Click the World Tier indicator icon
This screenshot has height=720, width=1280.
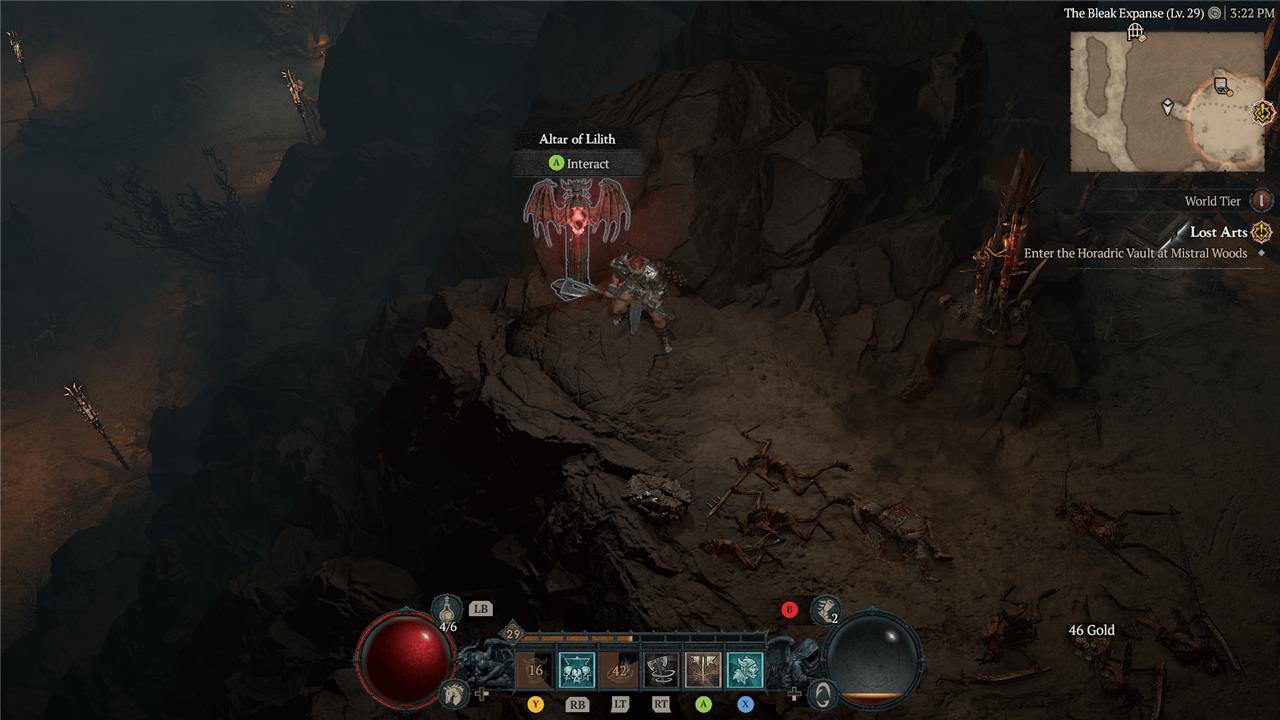point(1262,201)
